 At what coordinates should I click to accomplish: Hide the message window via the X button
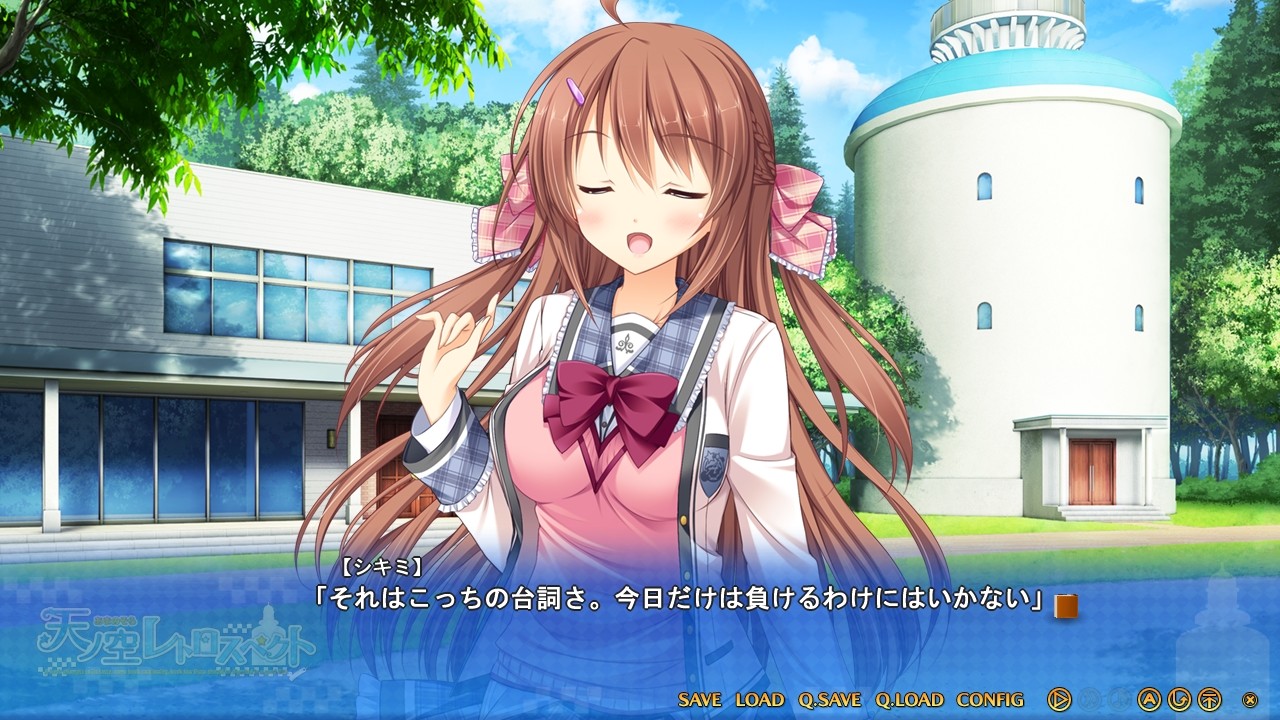point(1249,700)
